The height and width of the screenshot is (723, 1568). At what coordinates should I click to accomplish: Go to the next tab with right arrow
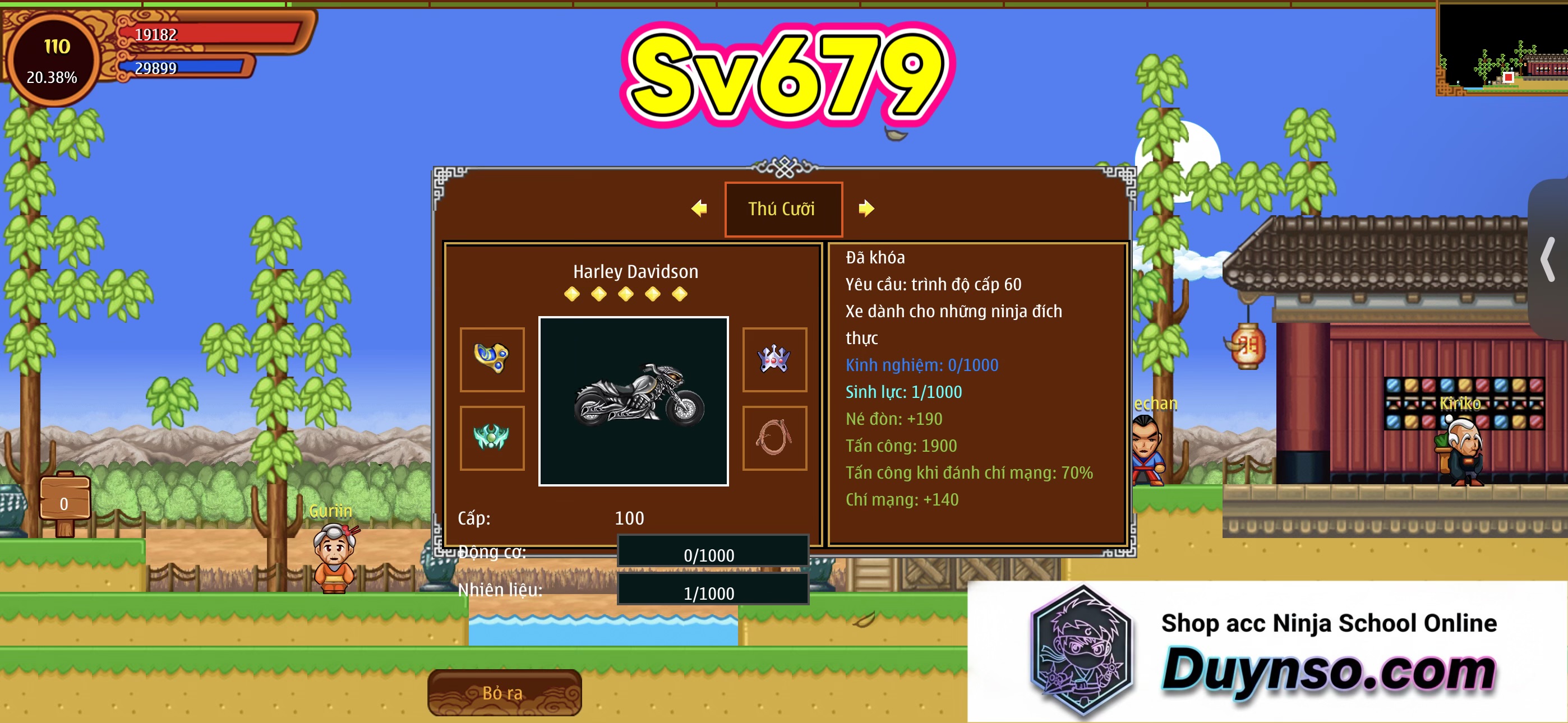pyautogui.click(x=865, y=208)
